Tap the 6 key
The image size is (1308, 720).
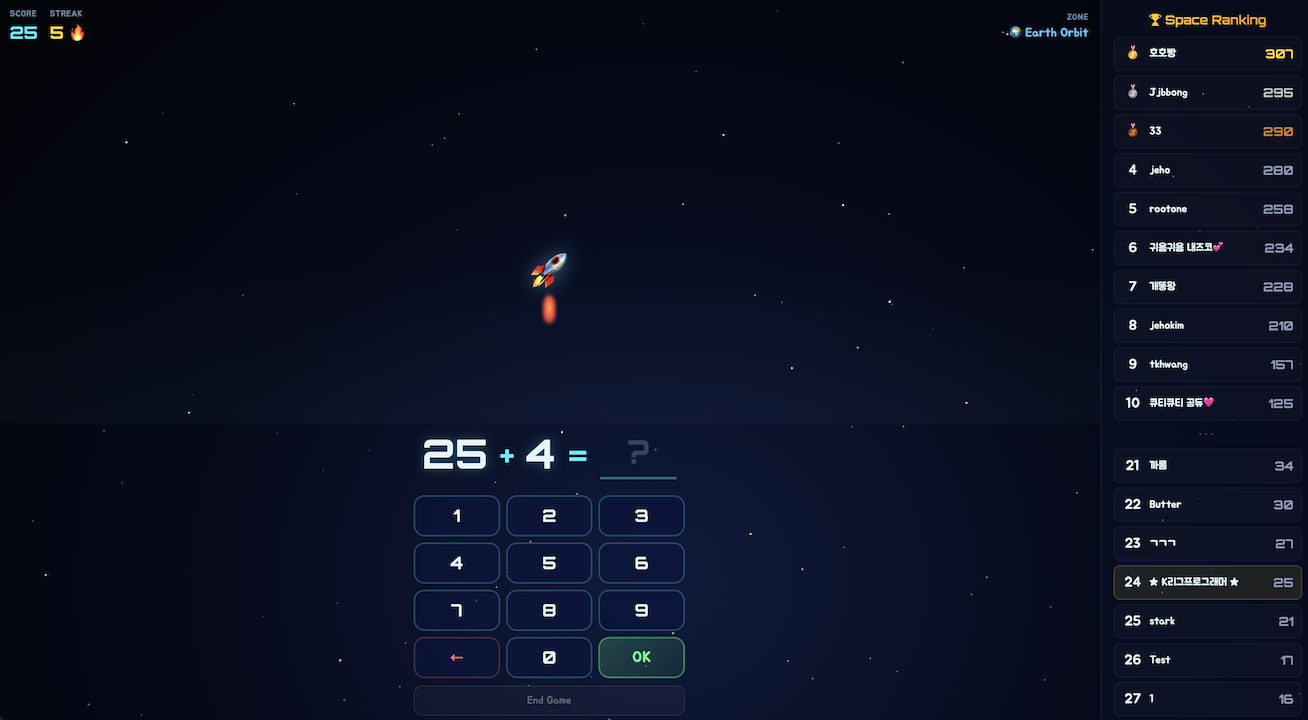(641, 563)
